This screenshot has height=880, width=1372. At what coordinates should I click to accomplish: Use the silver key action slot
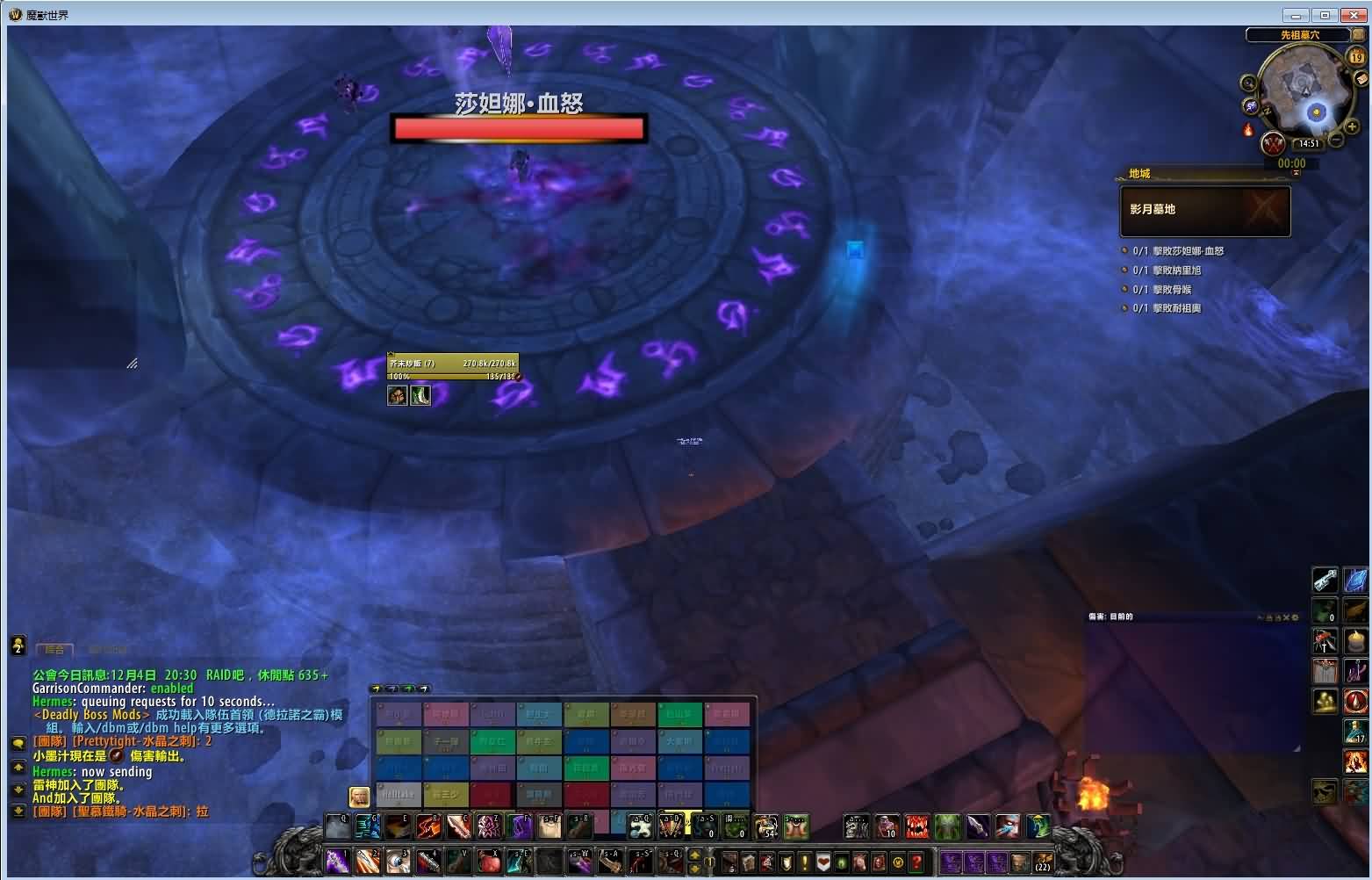pos(1325,580)
